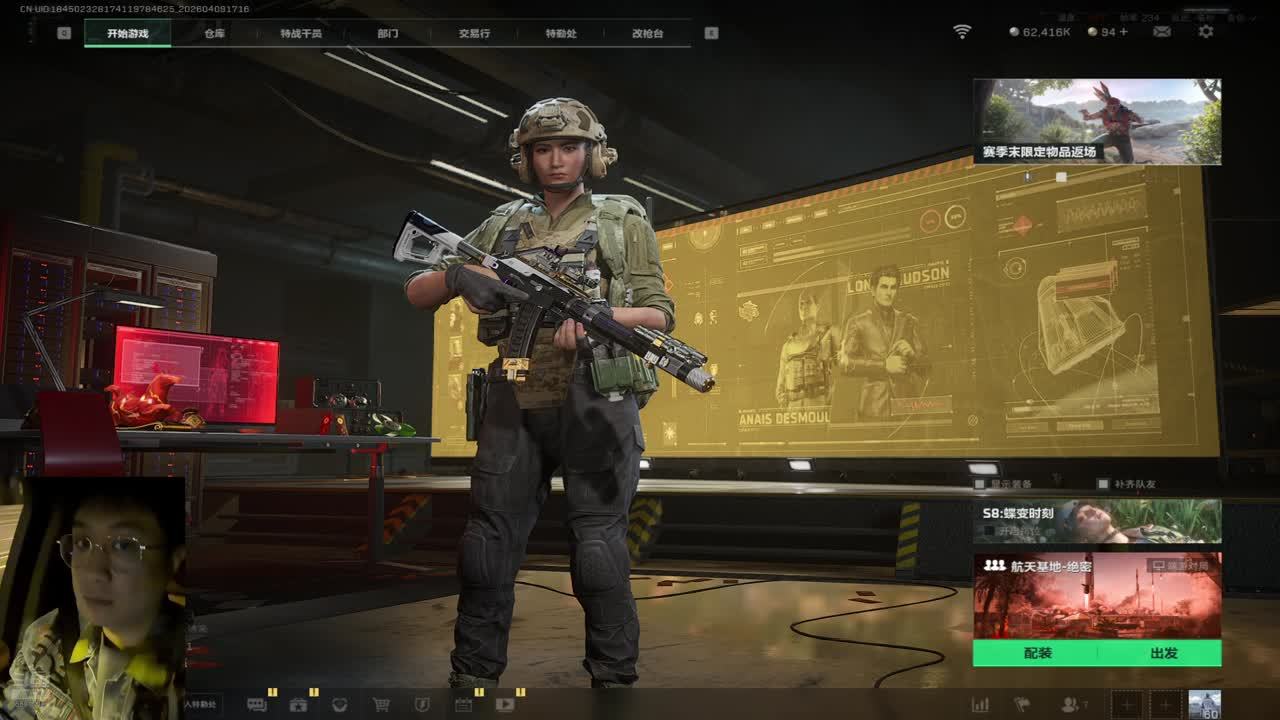This screenshot has height=720, width=1280.
Task: Open the chat bubble icon
Action: click(257, 704)
